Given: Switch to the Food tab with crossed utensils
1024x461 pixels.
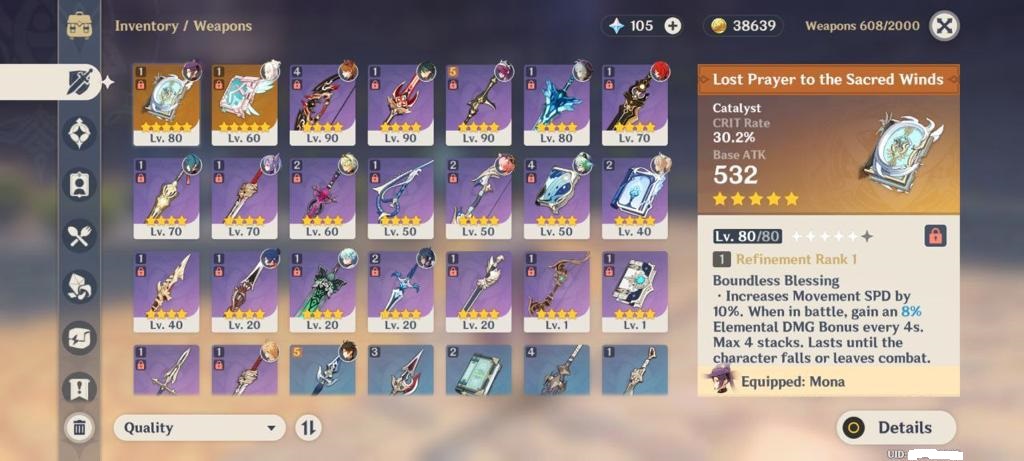Looking at the screenshot, I should tap(79, 235).
